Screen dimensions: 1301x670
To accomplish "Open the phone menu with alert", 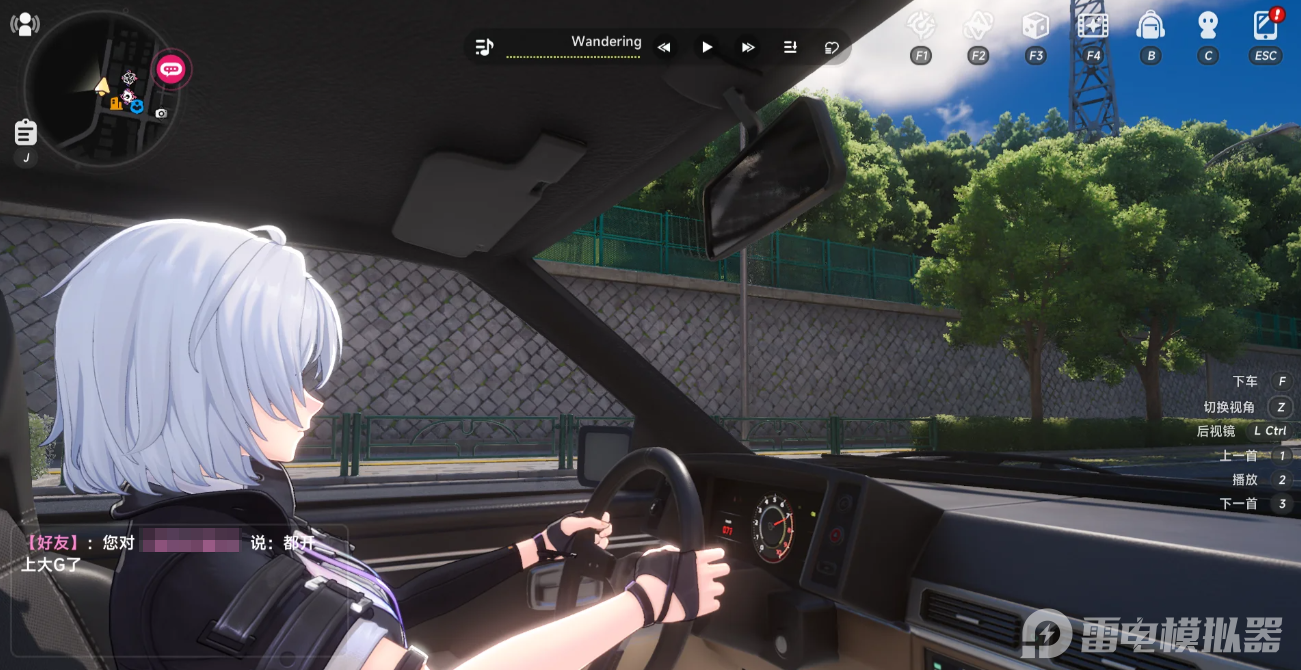I will pos(1266,25).
